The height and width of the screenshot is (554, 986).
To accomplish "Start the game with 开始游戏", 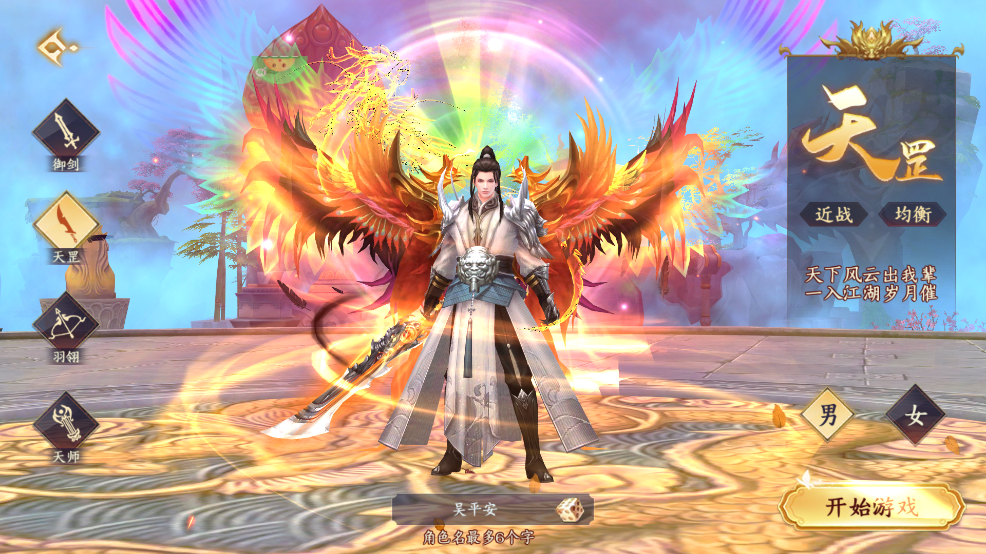I will 870,506.
